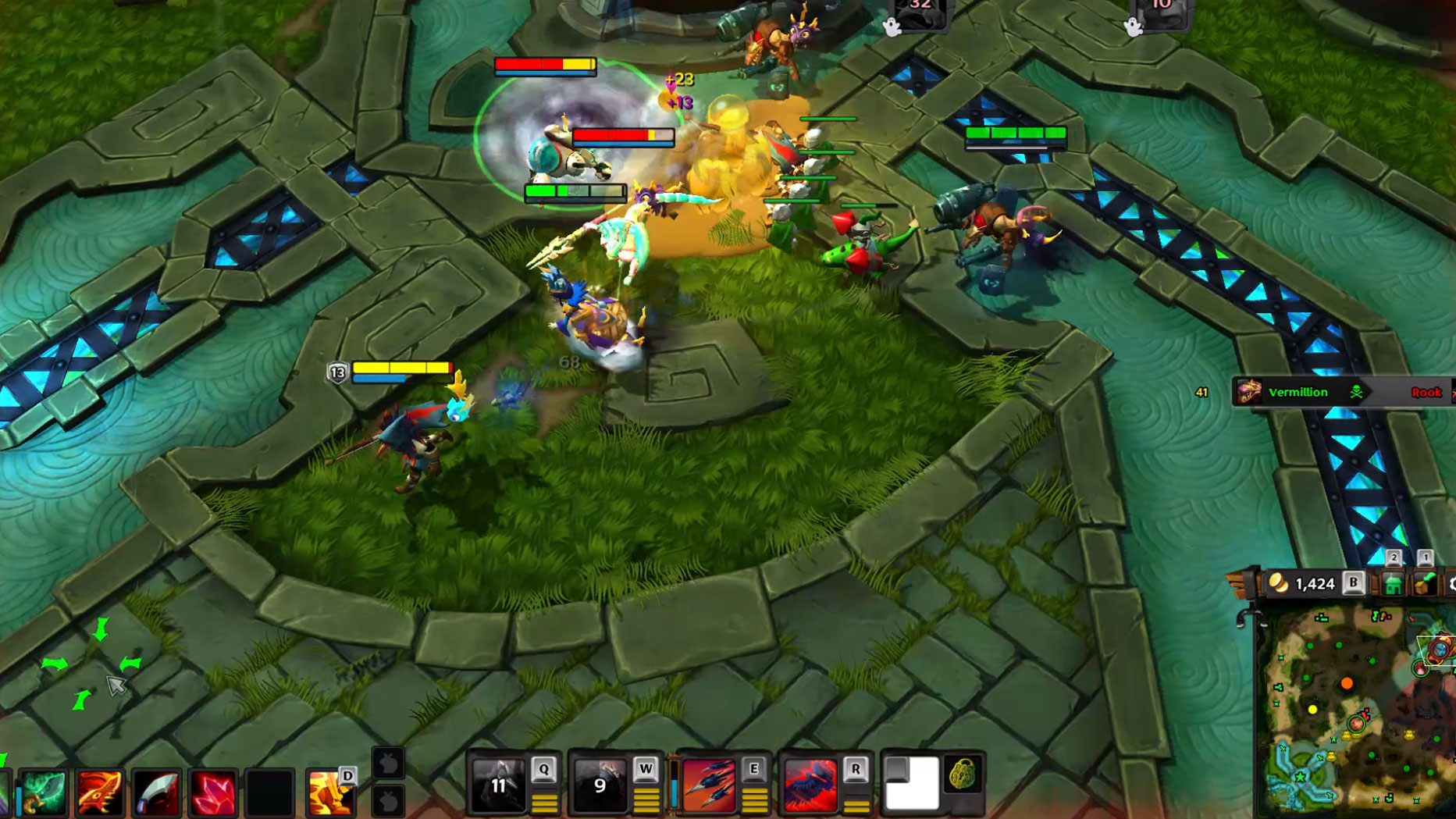The width and height of the screenshot is (1456, 819).
Task: Use the D flaming fist summoner ability
Action: (329, 792)
